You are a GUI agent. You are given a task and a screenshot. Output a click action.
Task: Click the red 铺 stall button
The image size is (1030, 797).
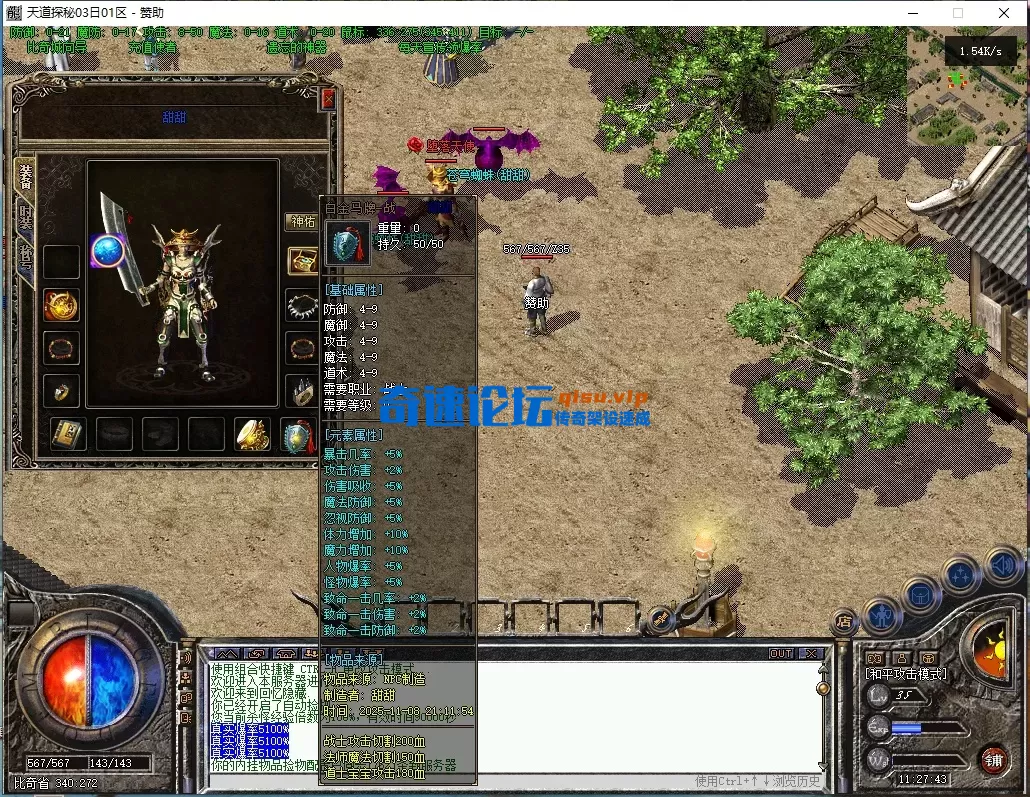(993, 759)
